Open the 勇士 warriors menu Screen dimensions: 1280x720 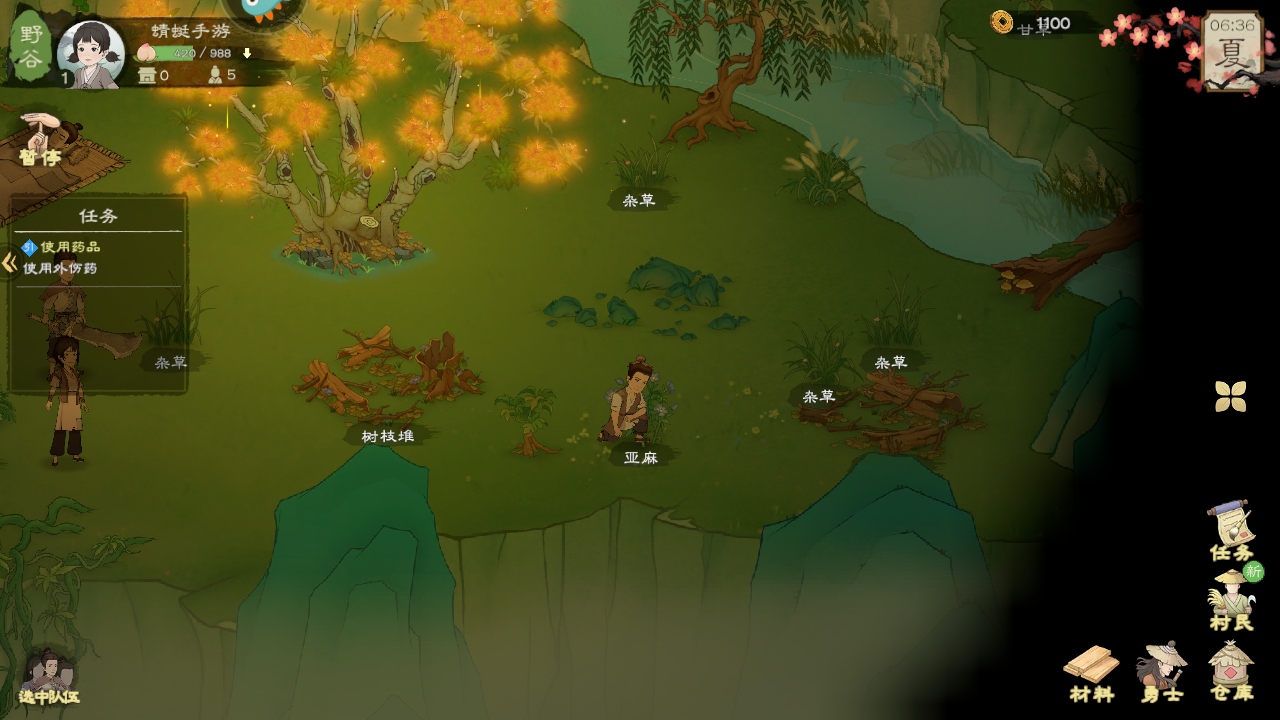pos(1161,672)
